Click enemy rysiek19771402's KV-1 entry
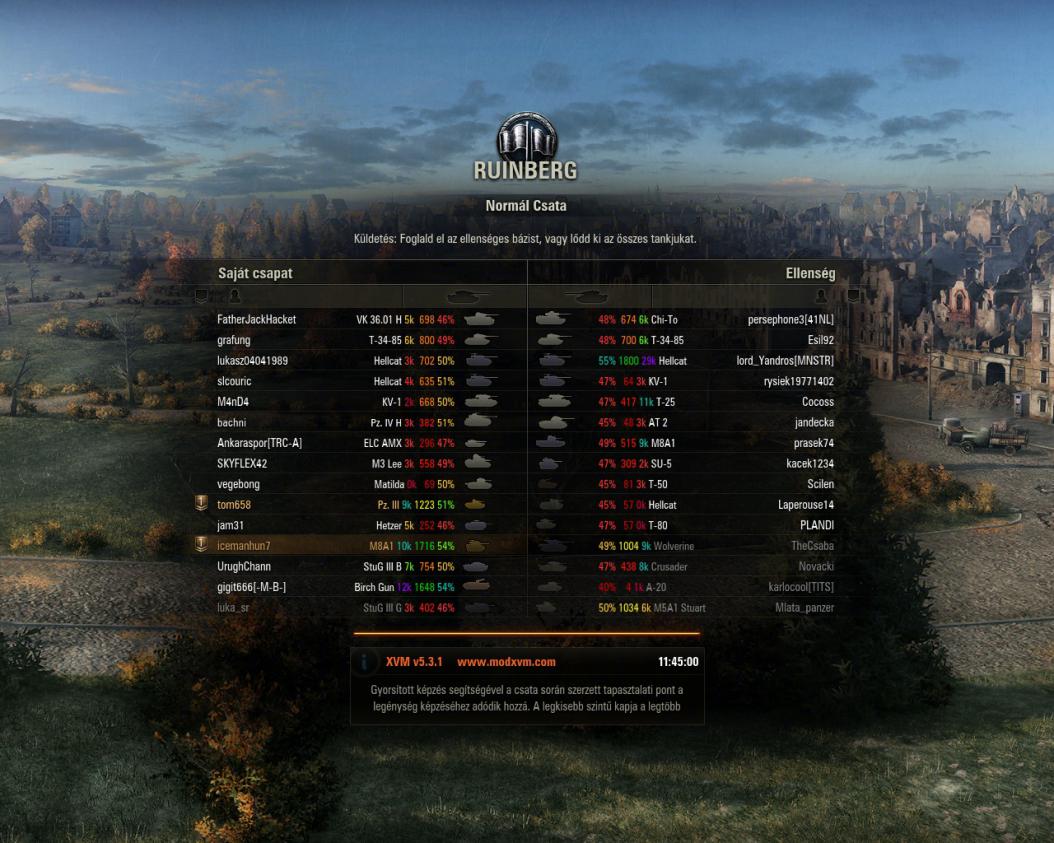 point(798,382)
